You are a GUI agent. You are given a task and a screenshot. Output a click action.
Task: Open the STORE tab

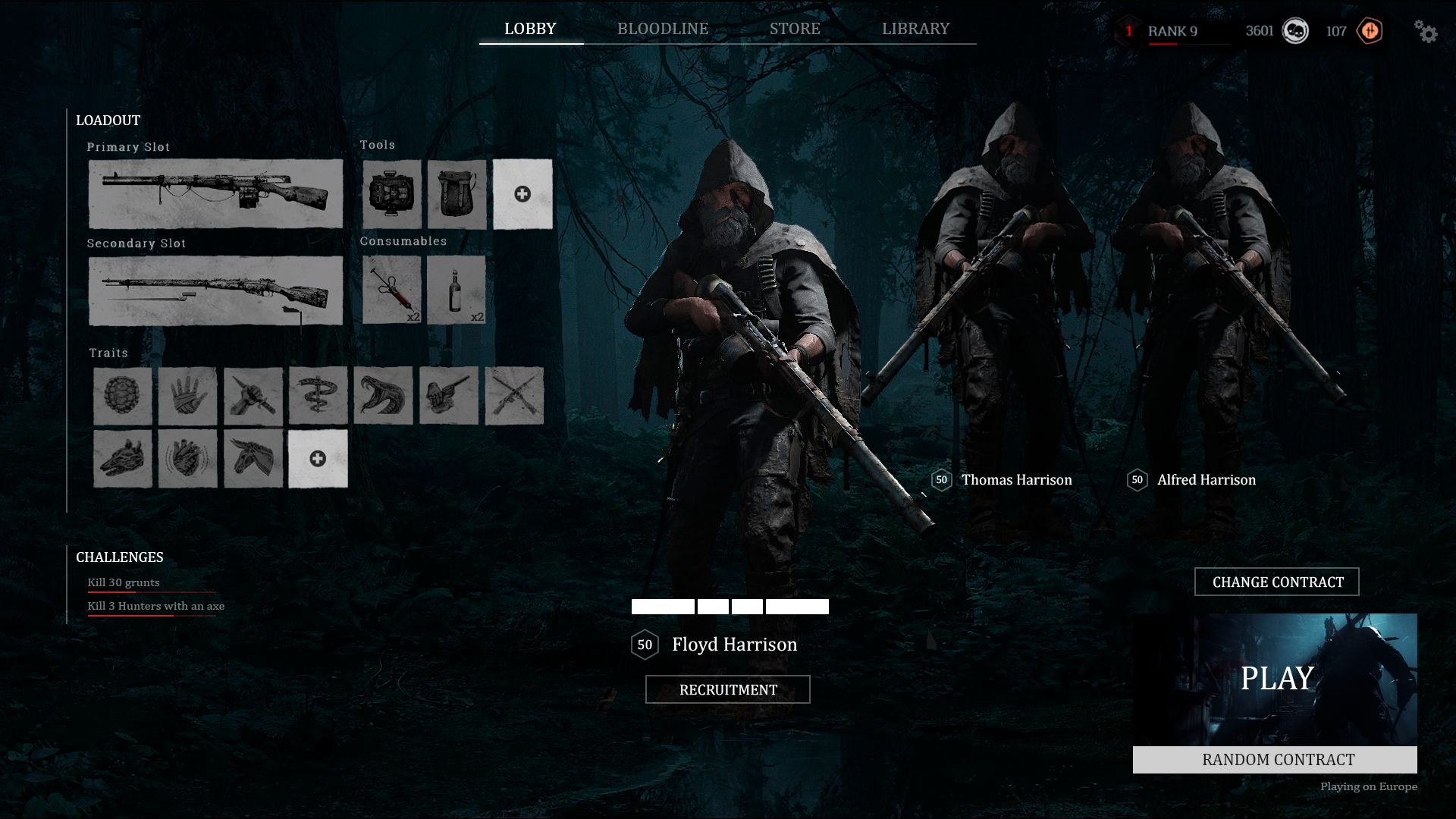point(794,29)
